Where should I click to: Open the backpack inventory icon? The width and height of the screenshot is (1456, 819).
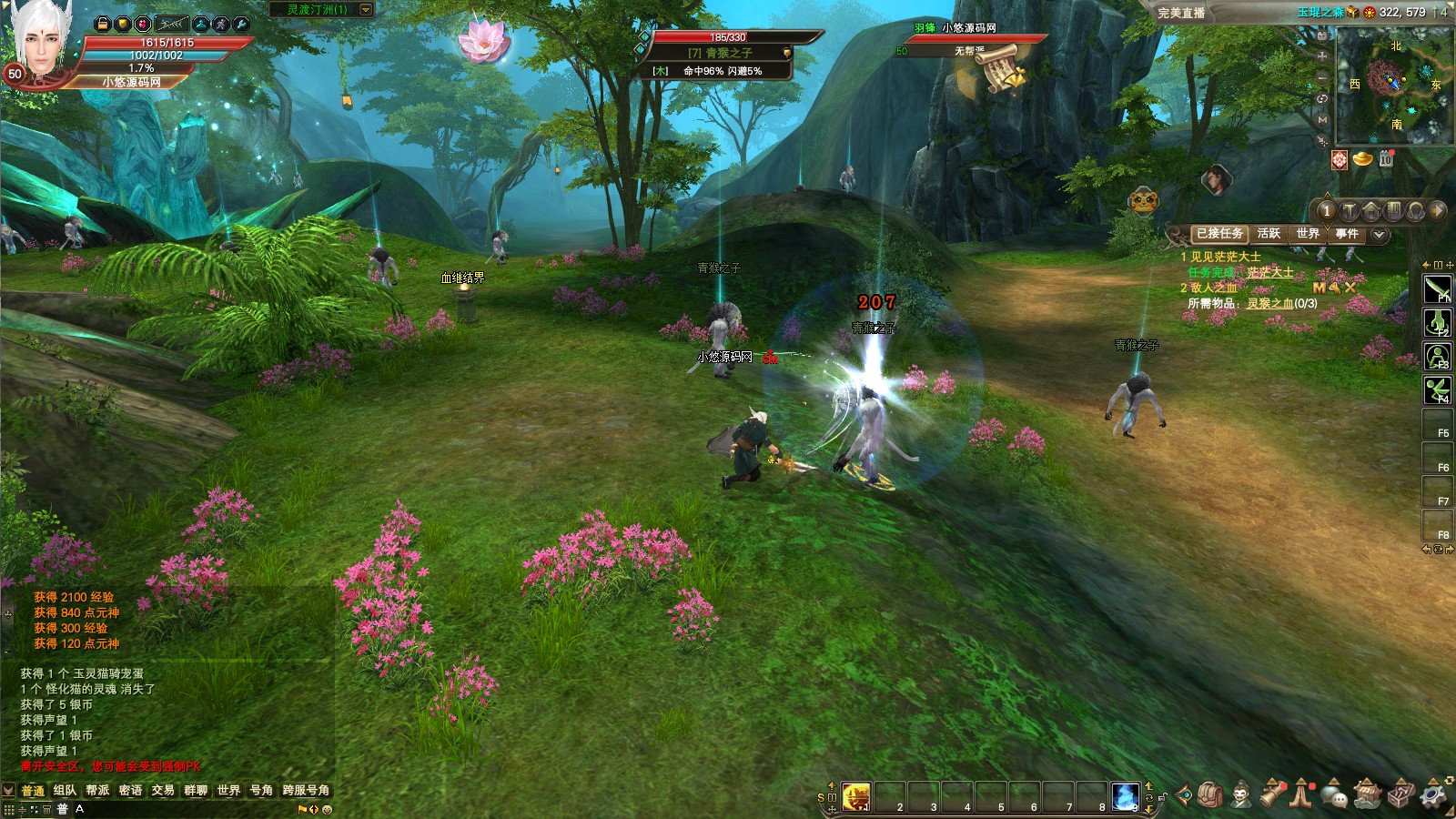[1209, 795]
